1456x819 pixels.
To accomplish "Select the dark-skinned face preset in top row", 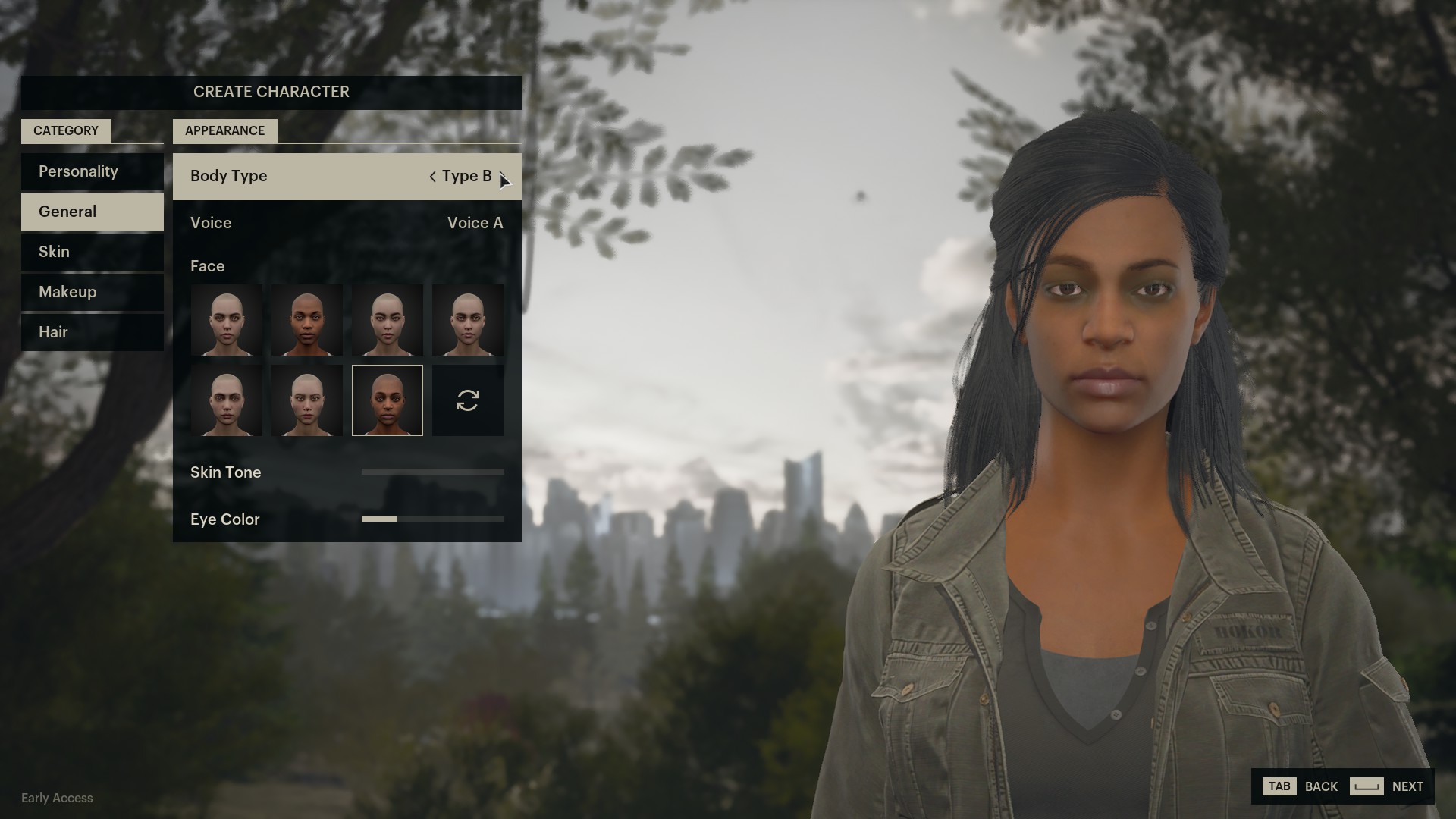I will pos(306,320).
